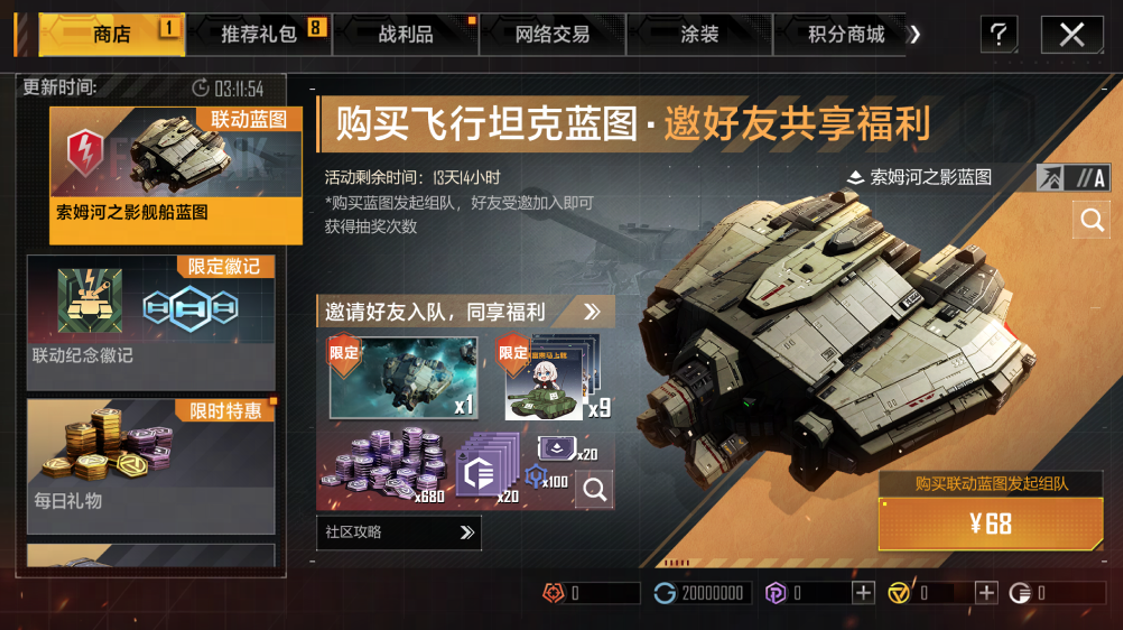The width and height of the screenshot is (1123, 630).
Task: Open the 社区攻略 link
Action: pos(398,533)
